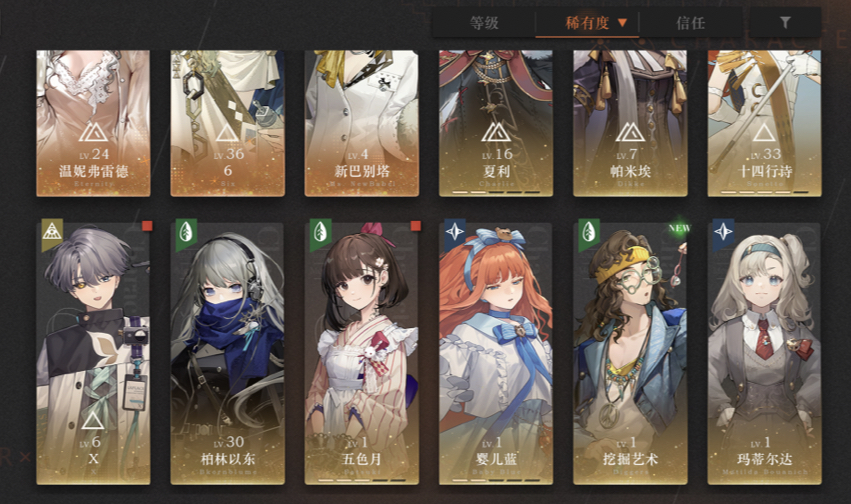851x504 pixels.
Task: Choose the 婴儿蓝 character card
Action: pyautogui.click(x=496, y=350)
